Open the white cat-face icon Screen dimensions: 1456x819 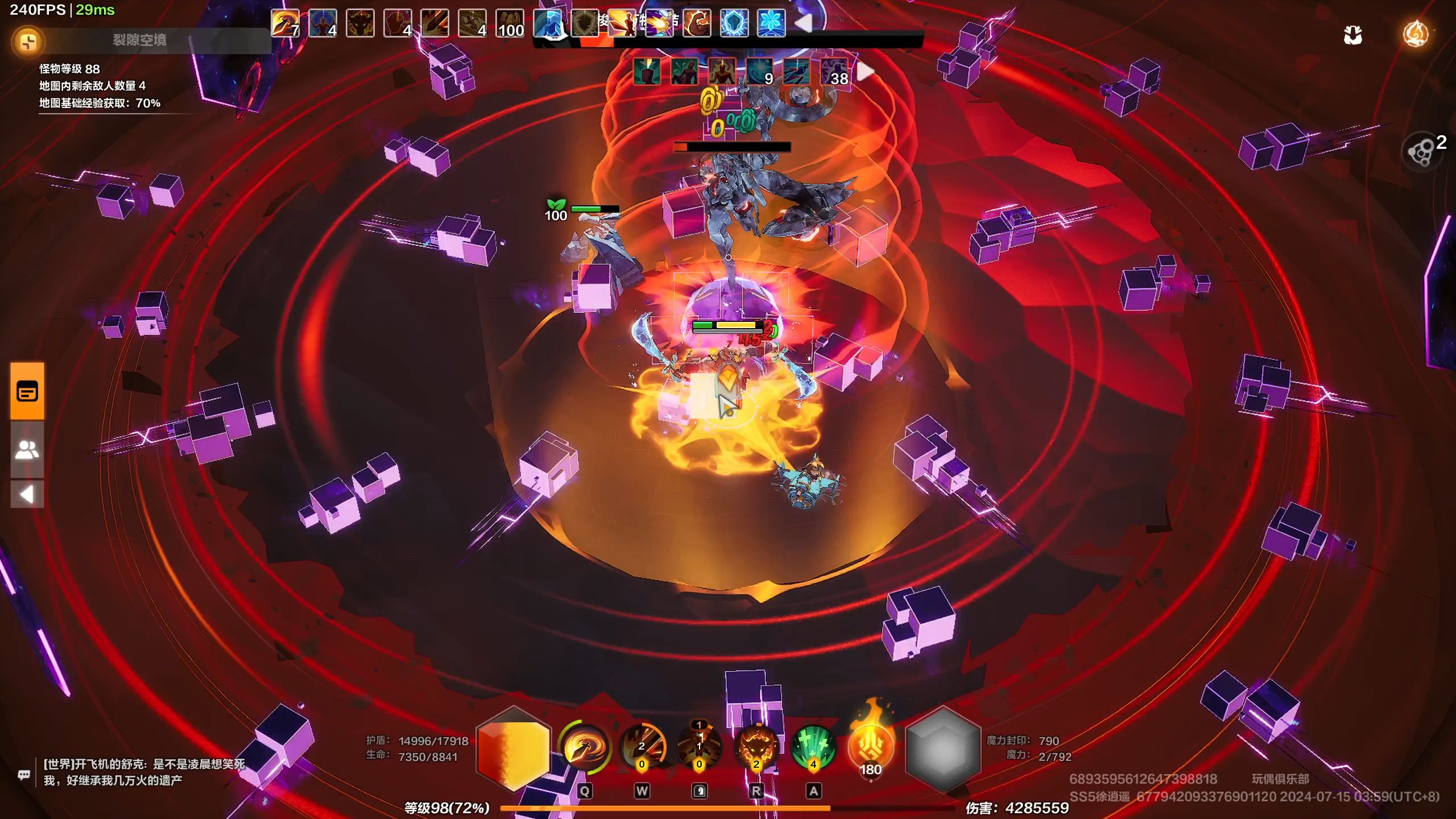pos(1353,35)
